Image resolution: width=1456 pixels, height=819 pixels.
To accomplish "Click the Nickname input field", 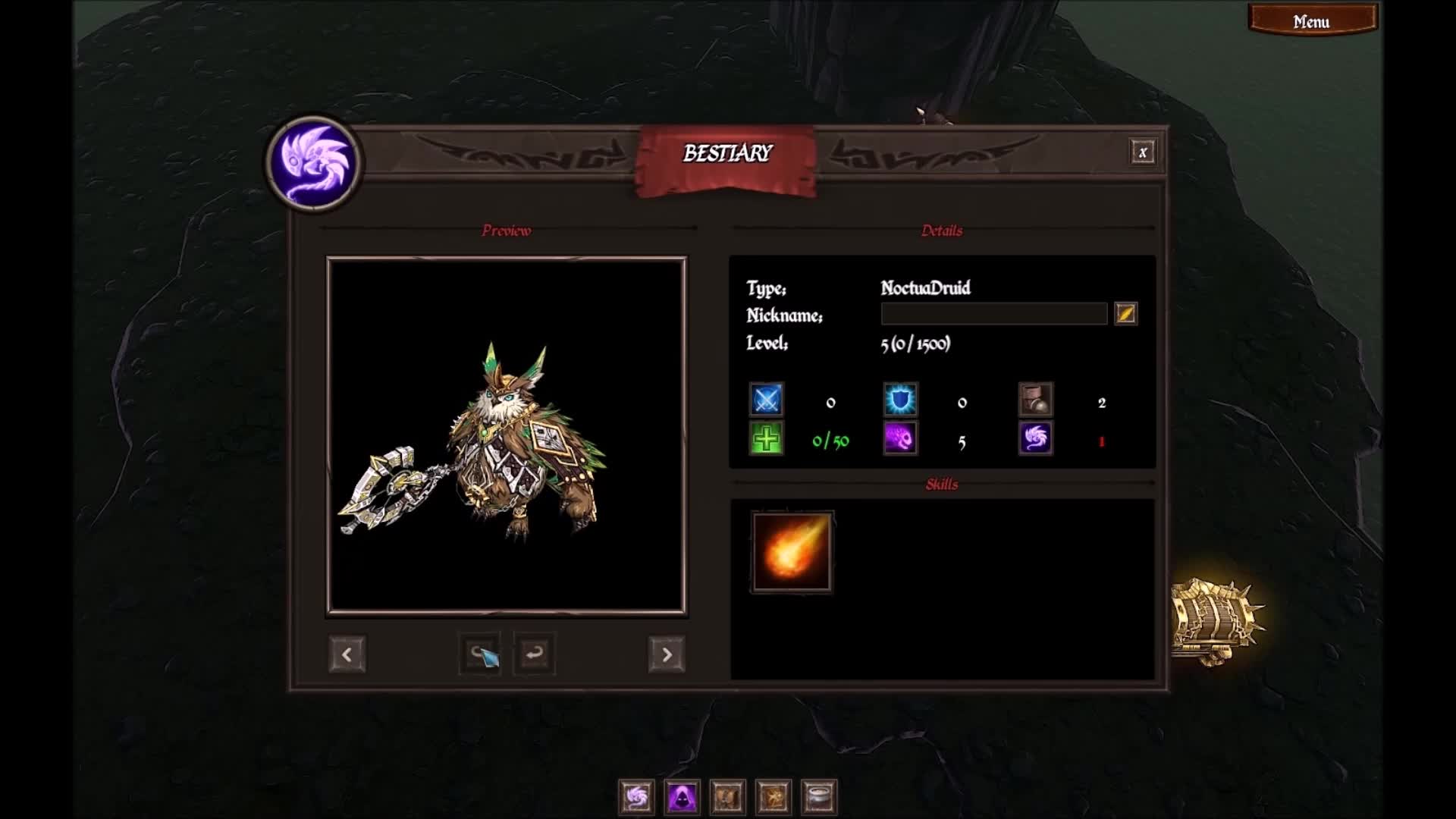I will point(993,314).
